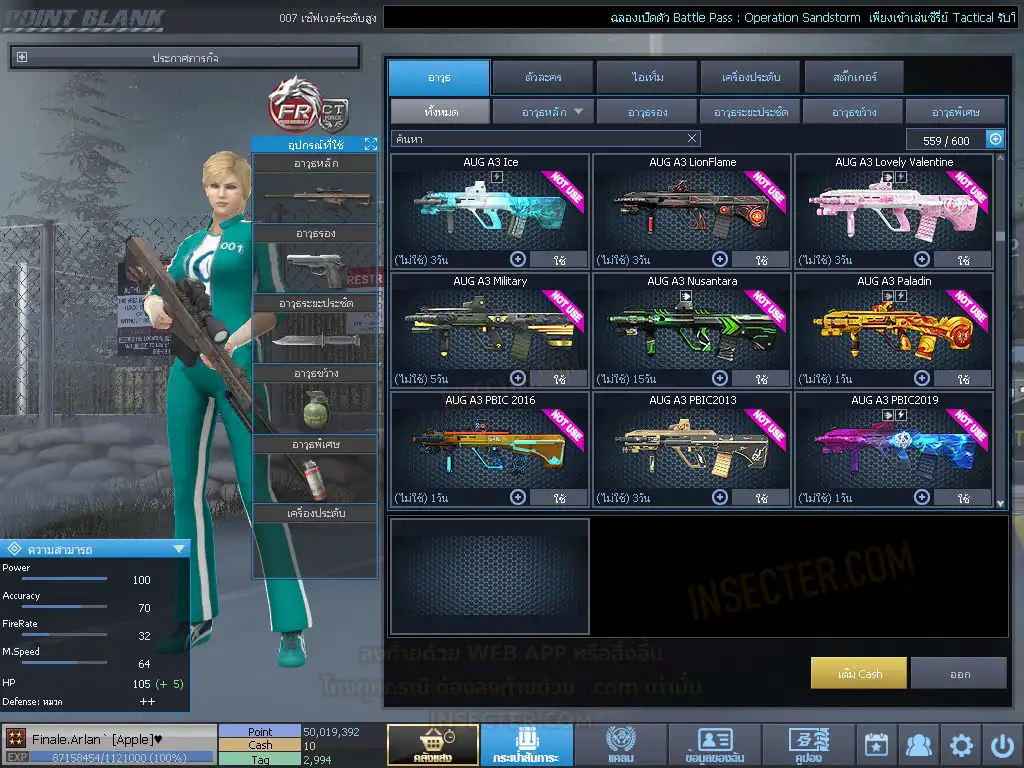Click the power icon to quit
This screenshot has width=1024, height=768.
click(1002, 745)
